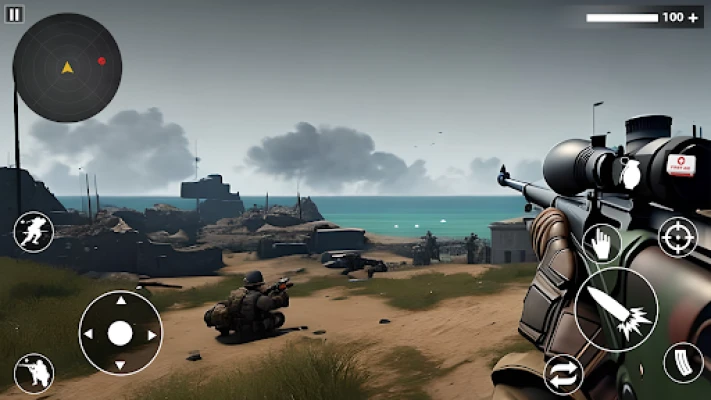Toggle the crouching soldier stance button
The height and width of the screenshot is (400, 711).
[x=34, y=373]
